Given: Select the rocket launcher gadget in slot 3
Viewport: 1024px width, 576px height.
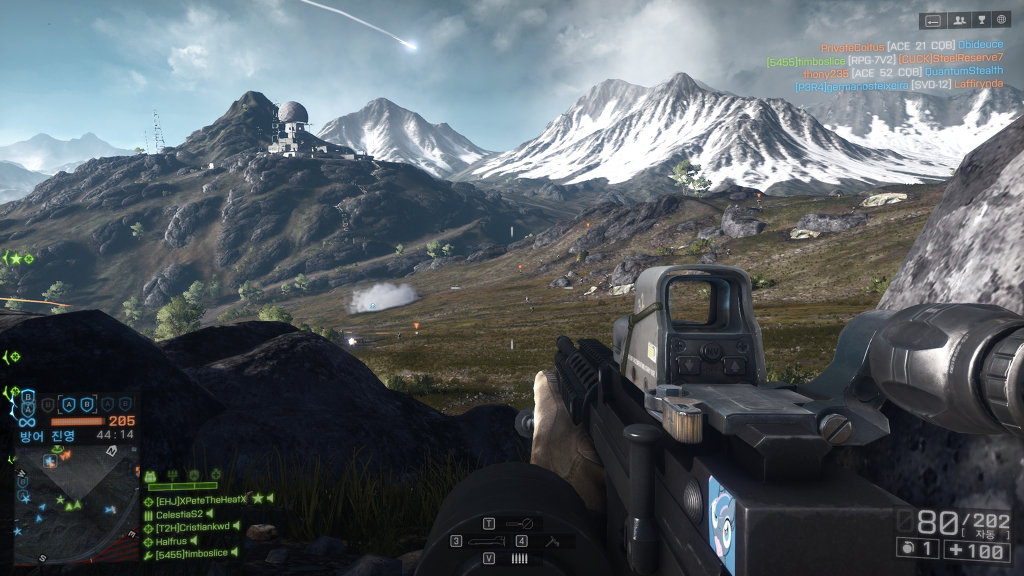Looking at the screenshot, I should pyautogui.click(x=482, y=541).
